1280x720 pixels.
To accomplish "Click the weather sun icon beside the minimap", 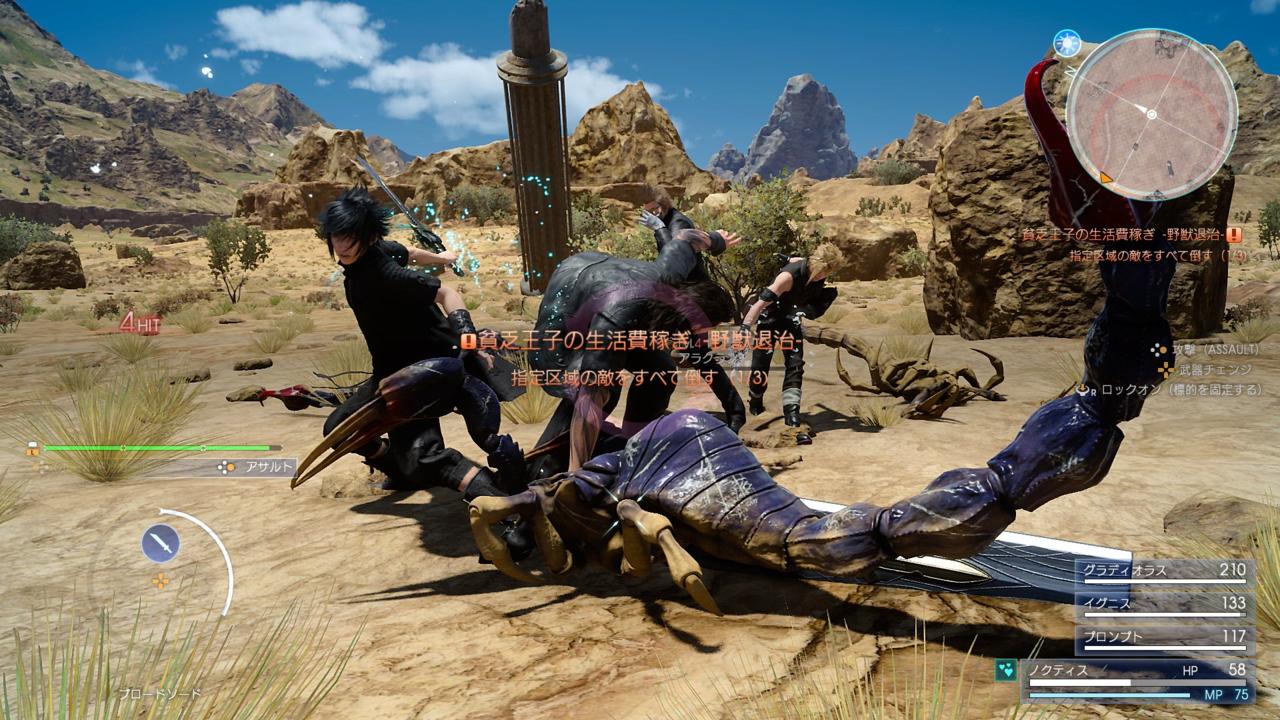I will [1067, 45].
